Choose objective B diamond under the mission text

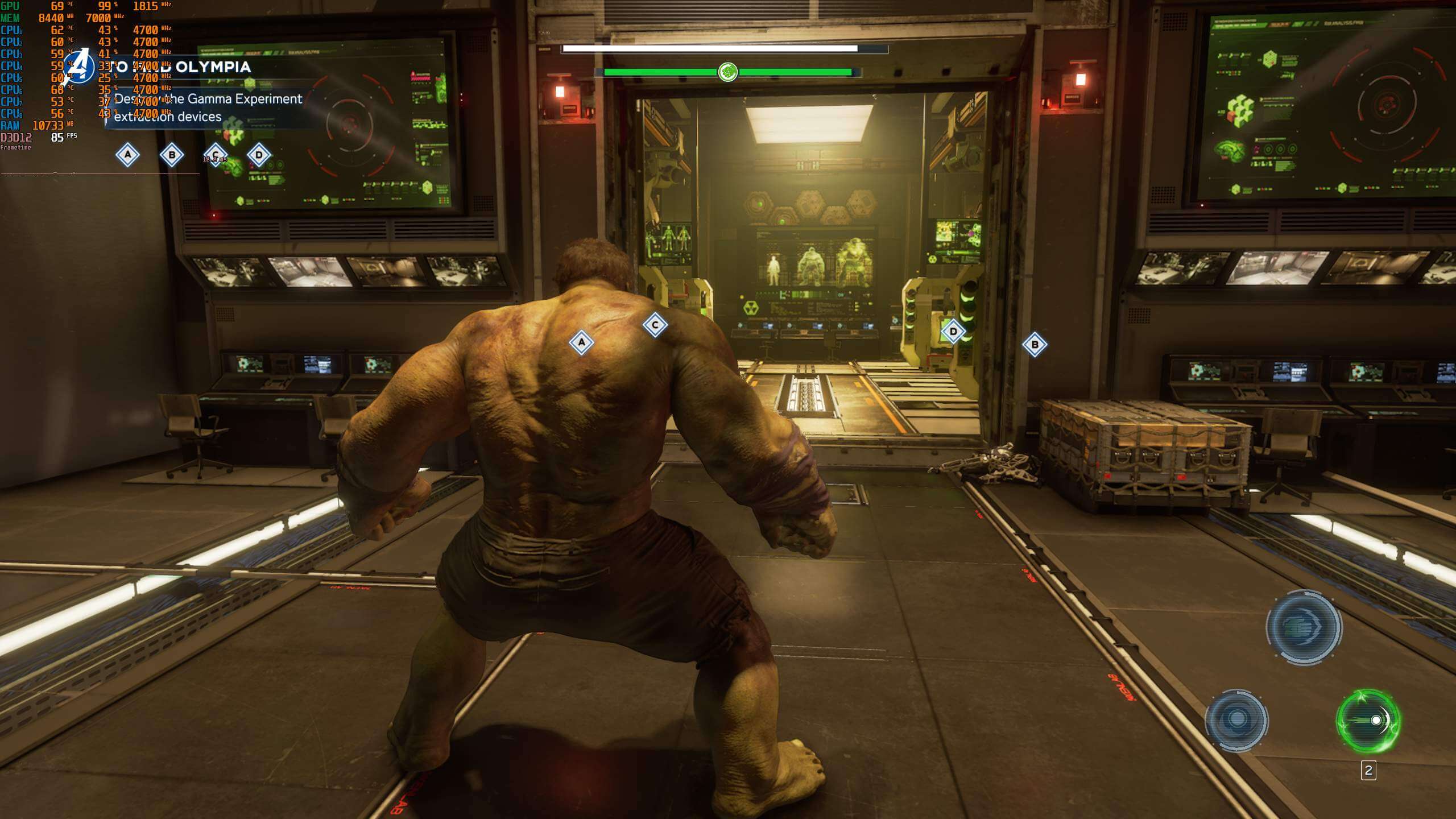(x=172, y=155)
